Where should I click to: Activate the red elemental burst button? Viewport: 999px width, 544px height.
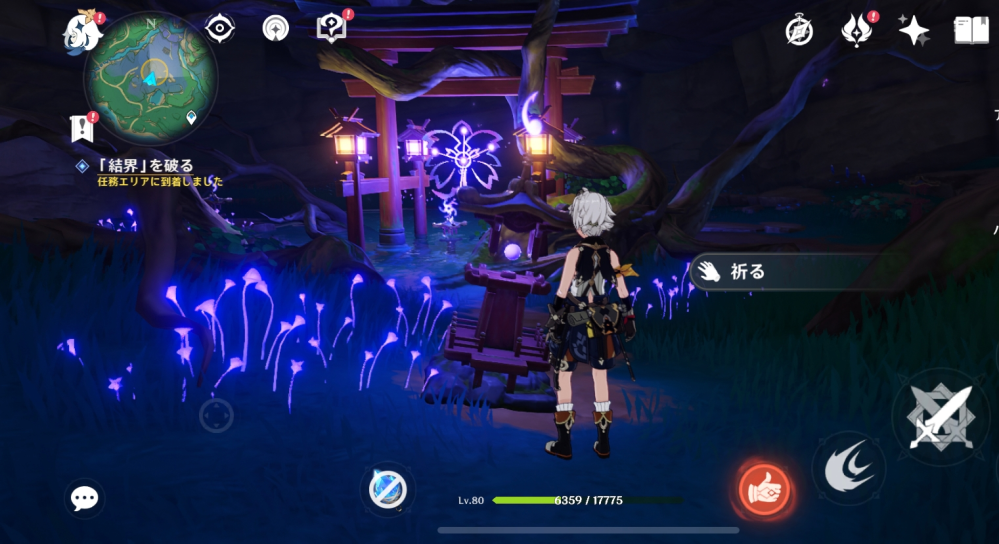click(765, 490)
